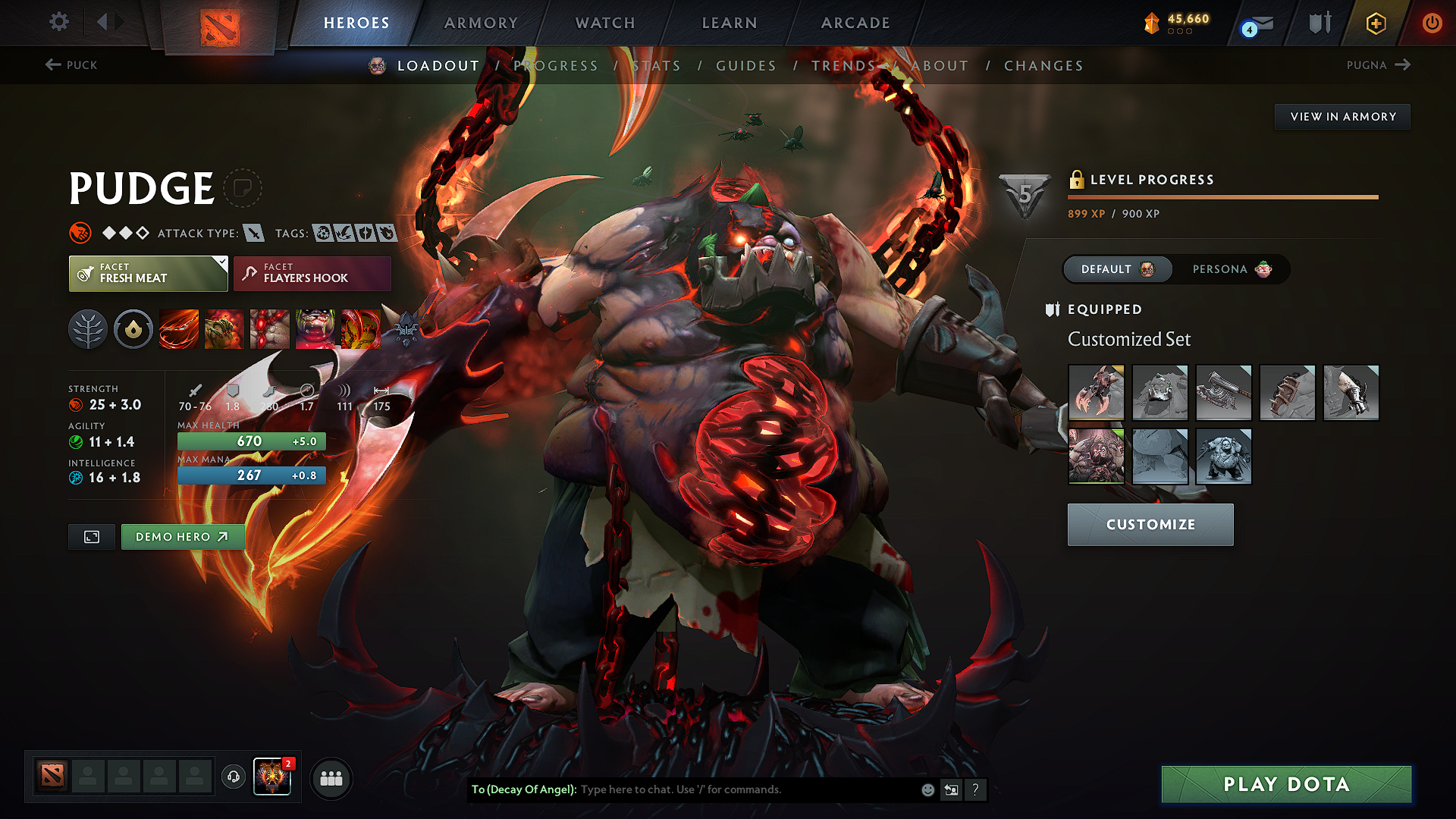1456x819 pixels.
Task: Click the melee attack type icon
Action: tap(253, 233)
